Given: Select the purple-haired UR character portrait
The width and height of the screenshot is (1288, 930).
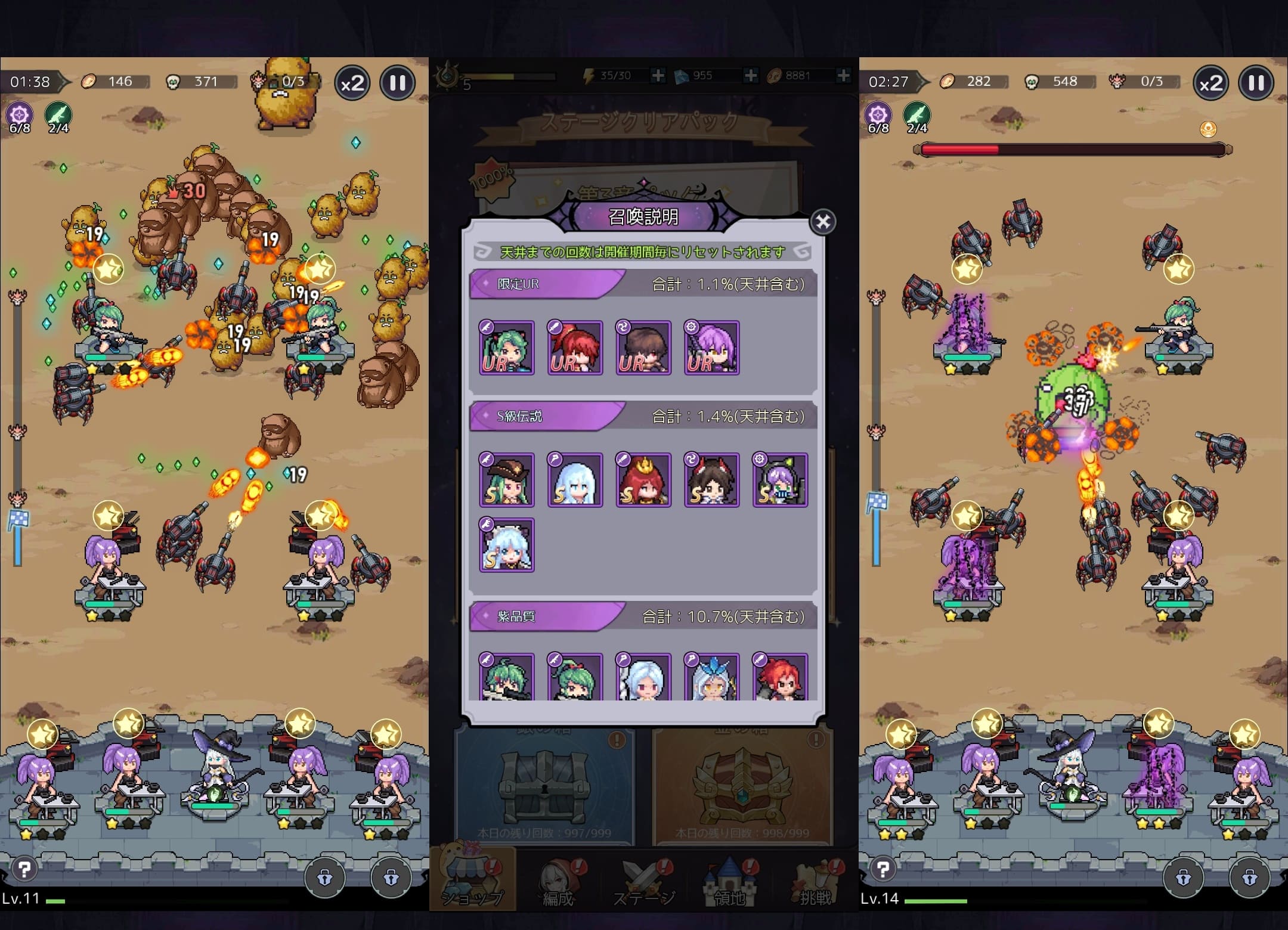Looking at the screenshot, I should [x=712, y=348].
